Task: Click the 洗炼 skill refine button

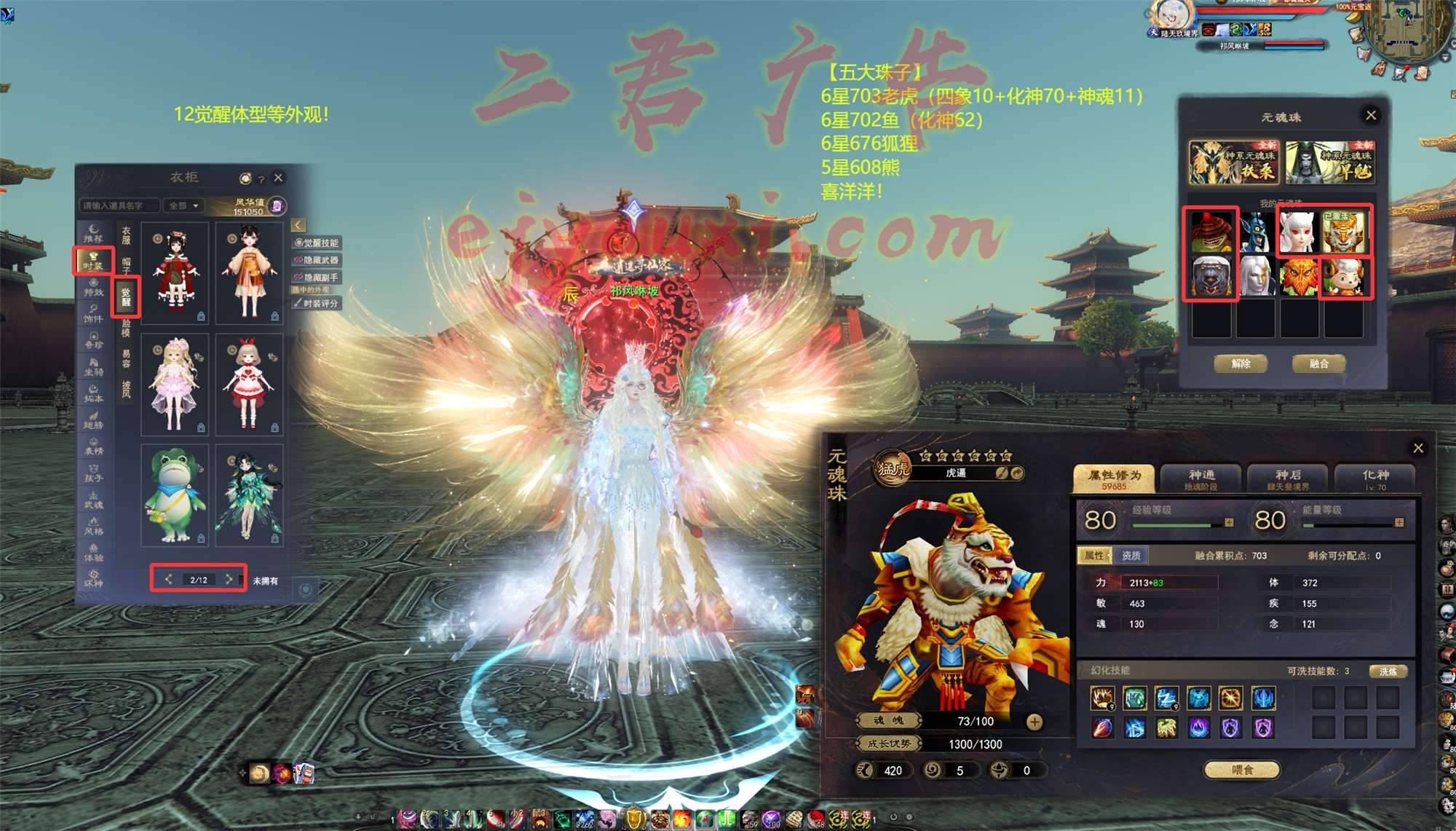Action: pyautogui.click(x=1388, y=672)
